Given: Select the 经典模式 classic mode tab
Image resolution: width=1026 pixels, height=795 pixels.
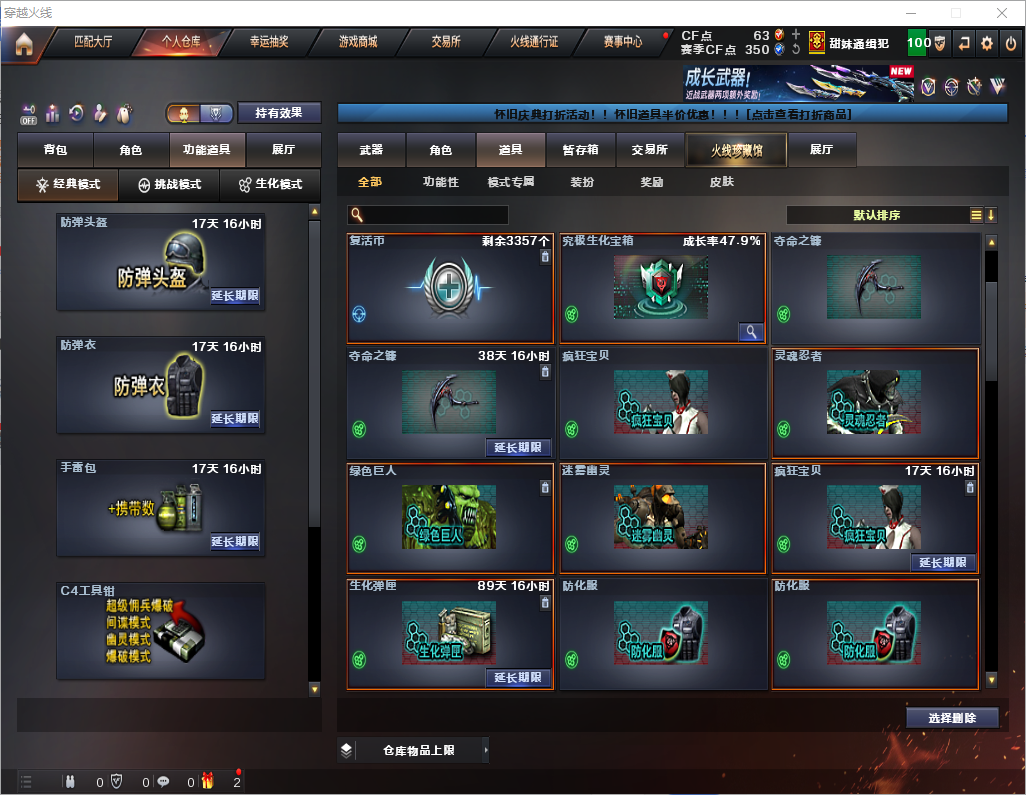Looking at the screenshot, I should 67,185.
